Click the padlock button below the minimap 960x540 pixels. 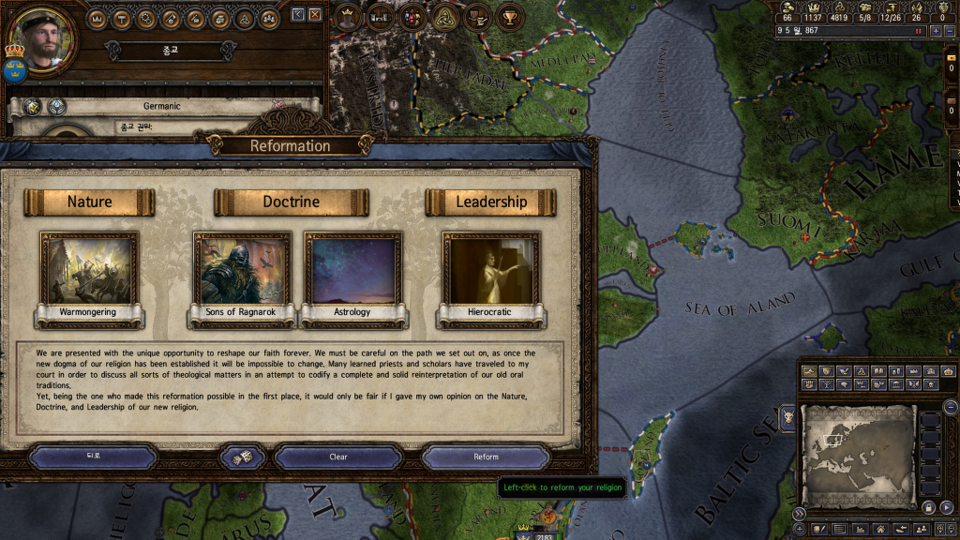928,508
